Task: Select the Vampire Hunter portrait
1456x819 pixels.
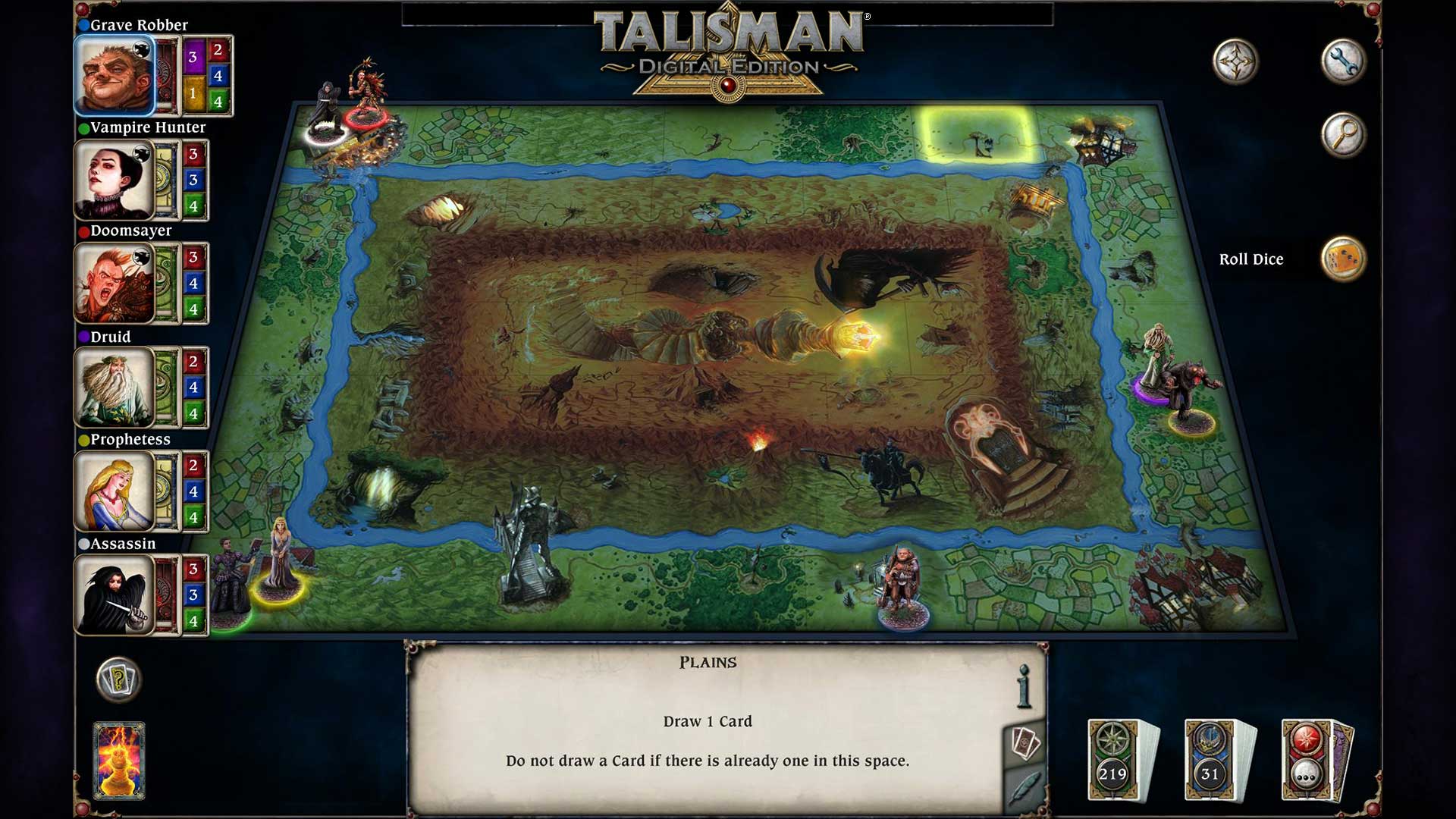Action: (x=114, y=180)
